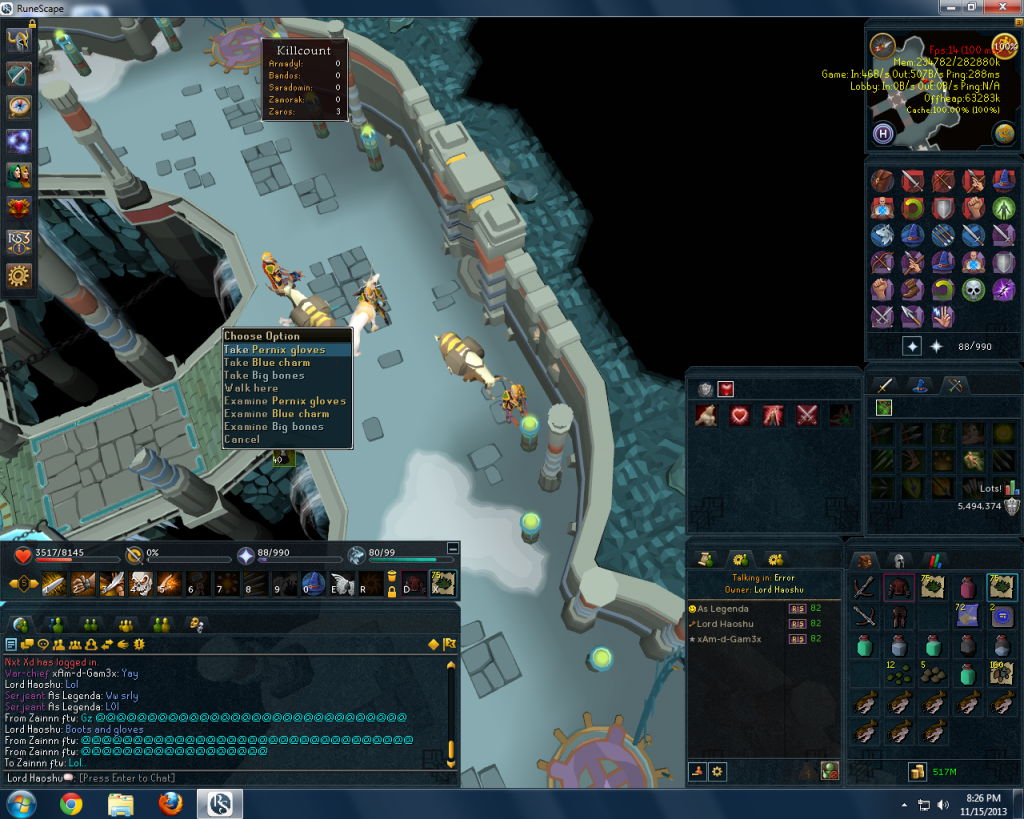1024x819 pixels.
Task: Open the melee sword abilities tab
Action: pyautogui.click(x=885, y=385)
